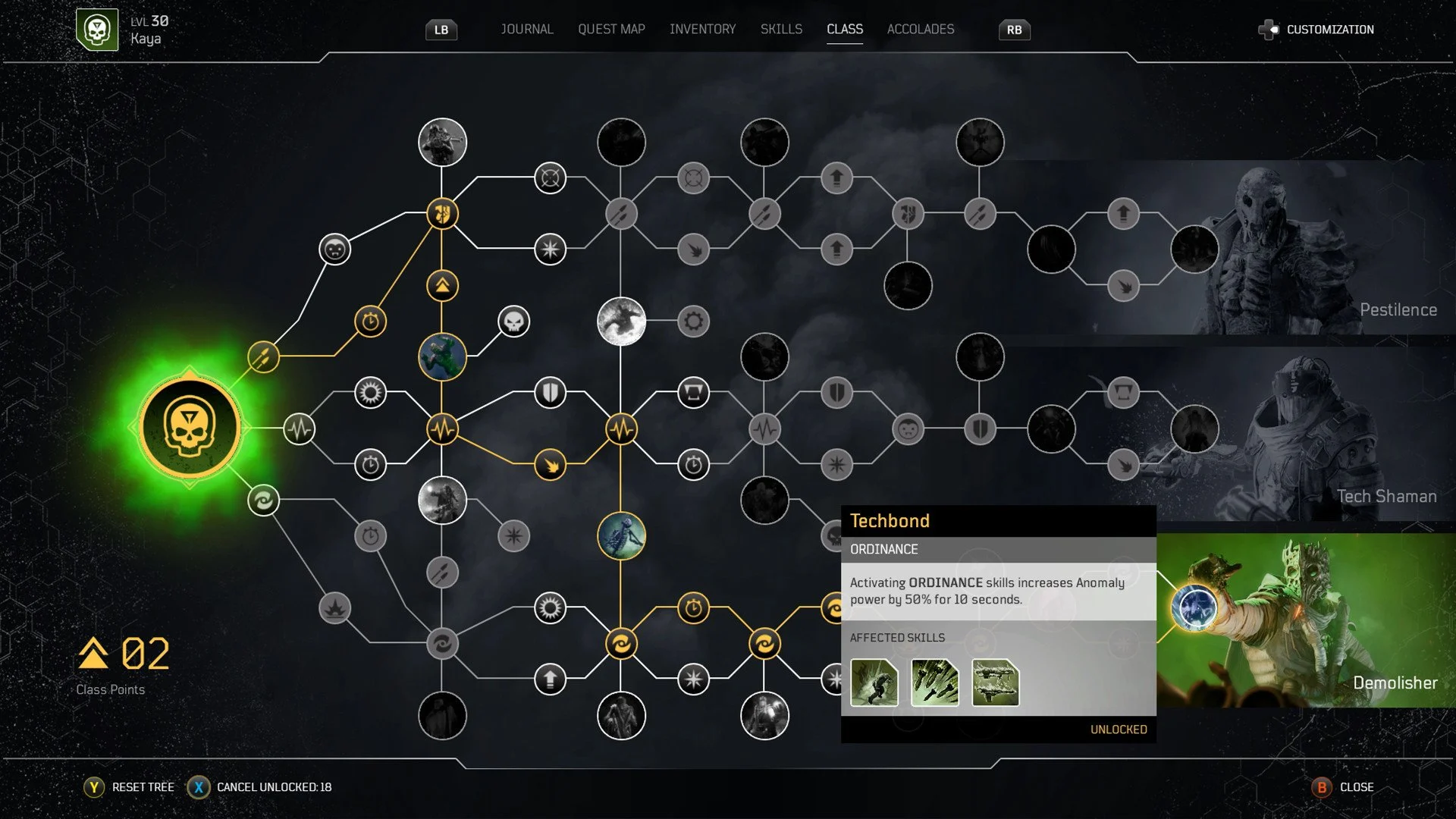This screenshot has width=1456, height=819.
Task: Click the heartbeat node connected to the class origin
Action: [300, 428]
